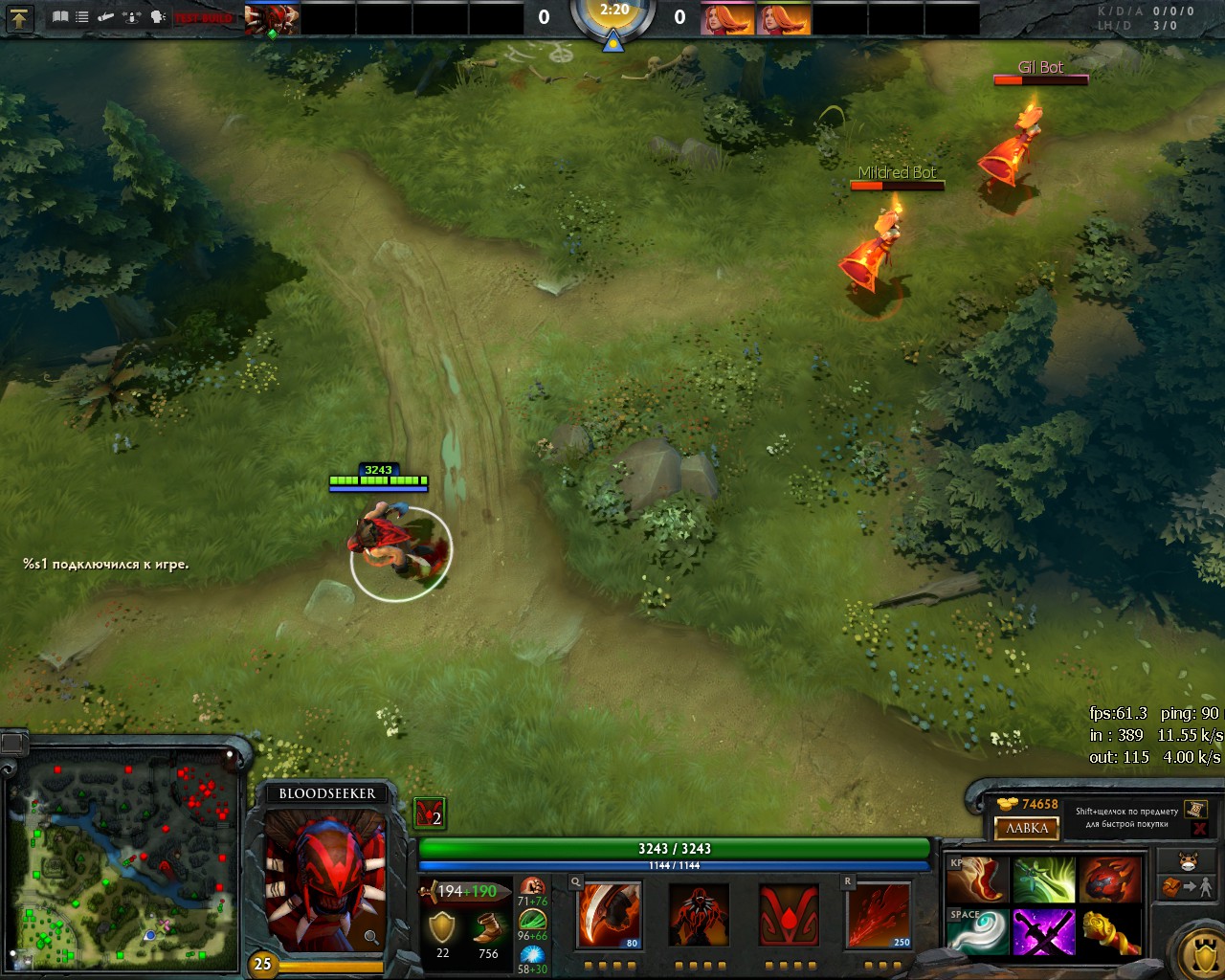Viewport: 1225px width, 980px height.
Task: Activate the Butterfly item in inventory
Action: point(1043,880)
